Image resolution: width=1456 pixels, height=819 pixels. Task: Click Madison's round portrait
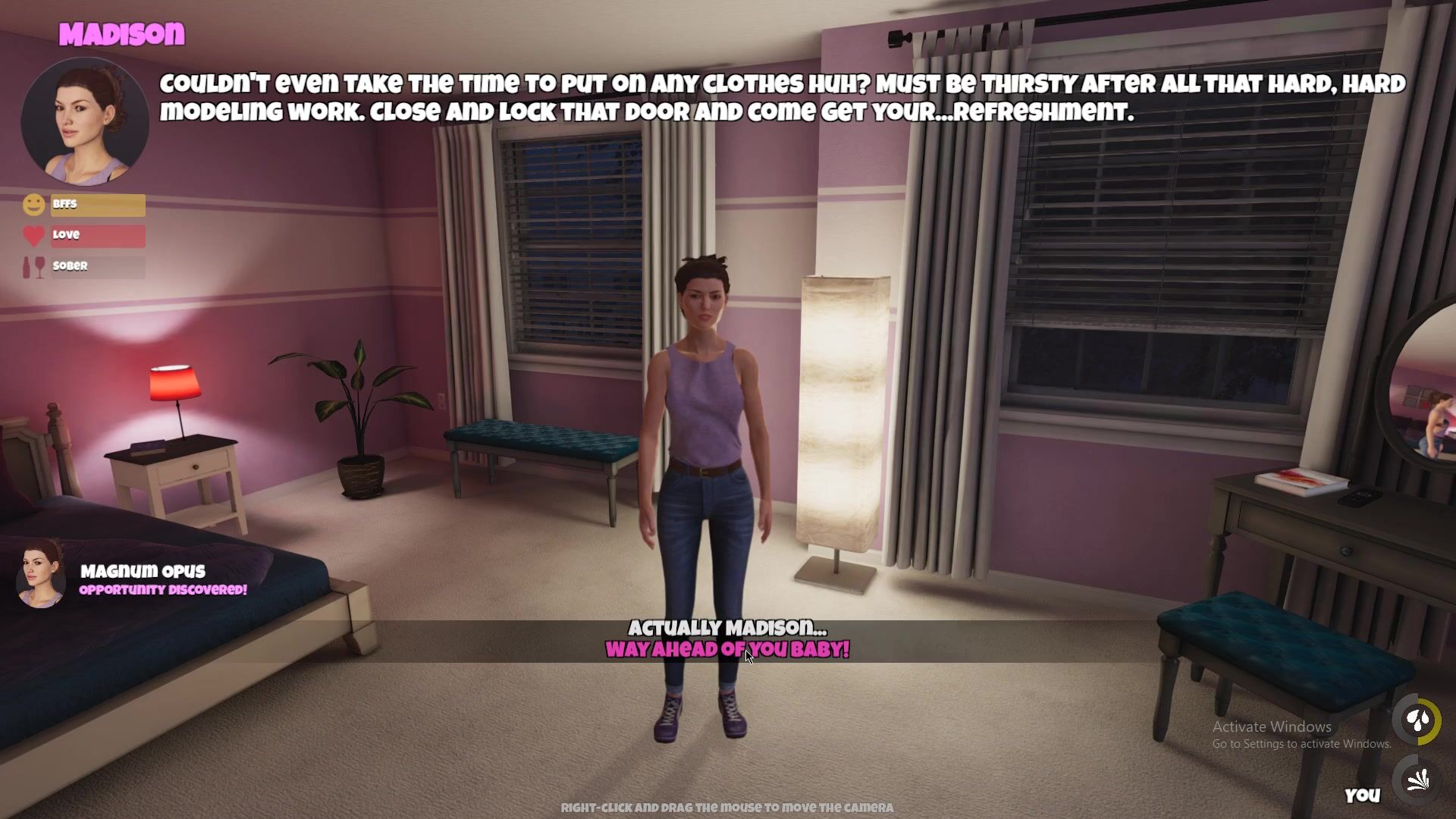click(x=84, y=122)
